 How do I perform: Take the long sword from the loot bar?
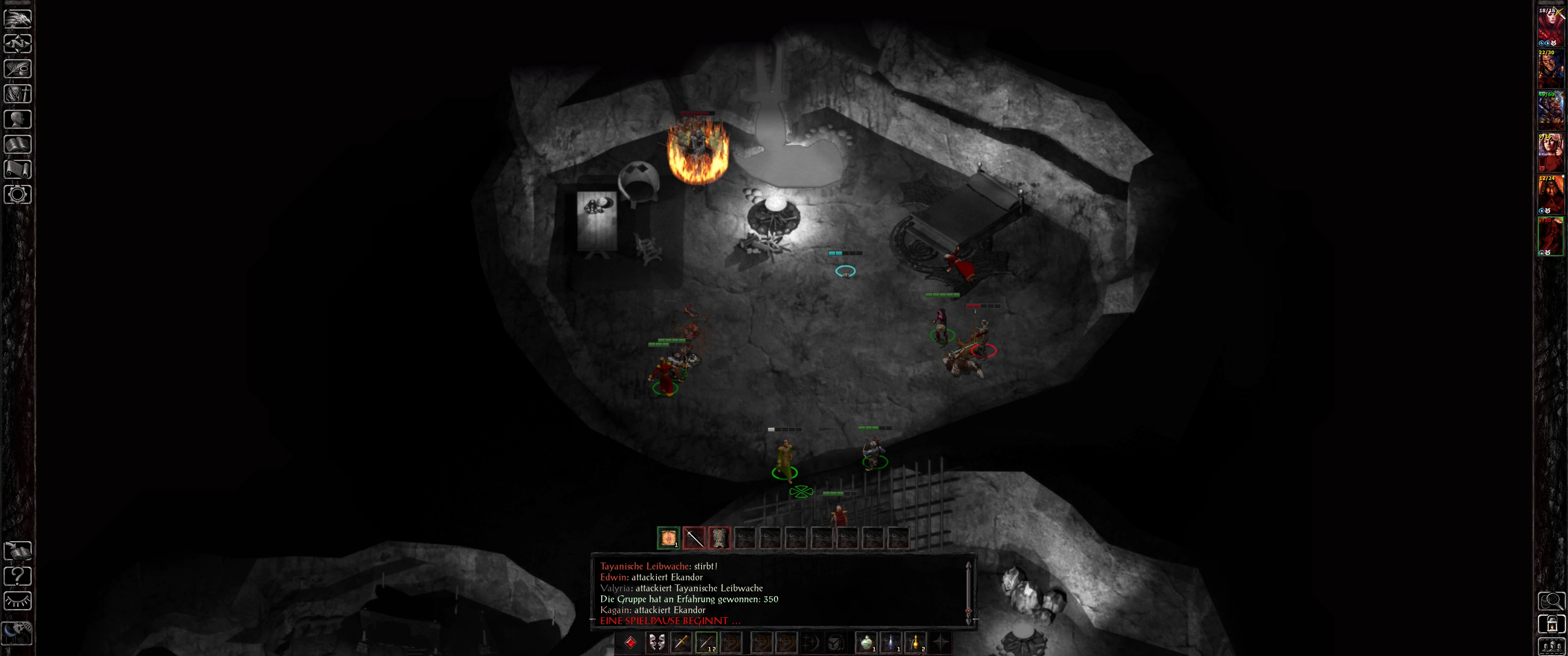pyautogui.click(x=694, y=538)
